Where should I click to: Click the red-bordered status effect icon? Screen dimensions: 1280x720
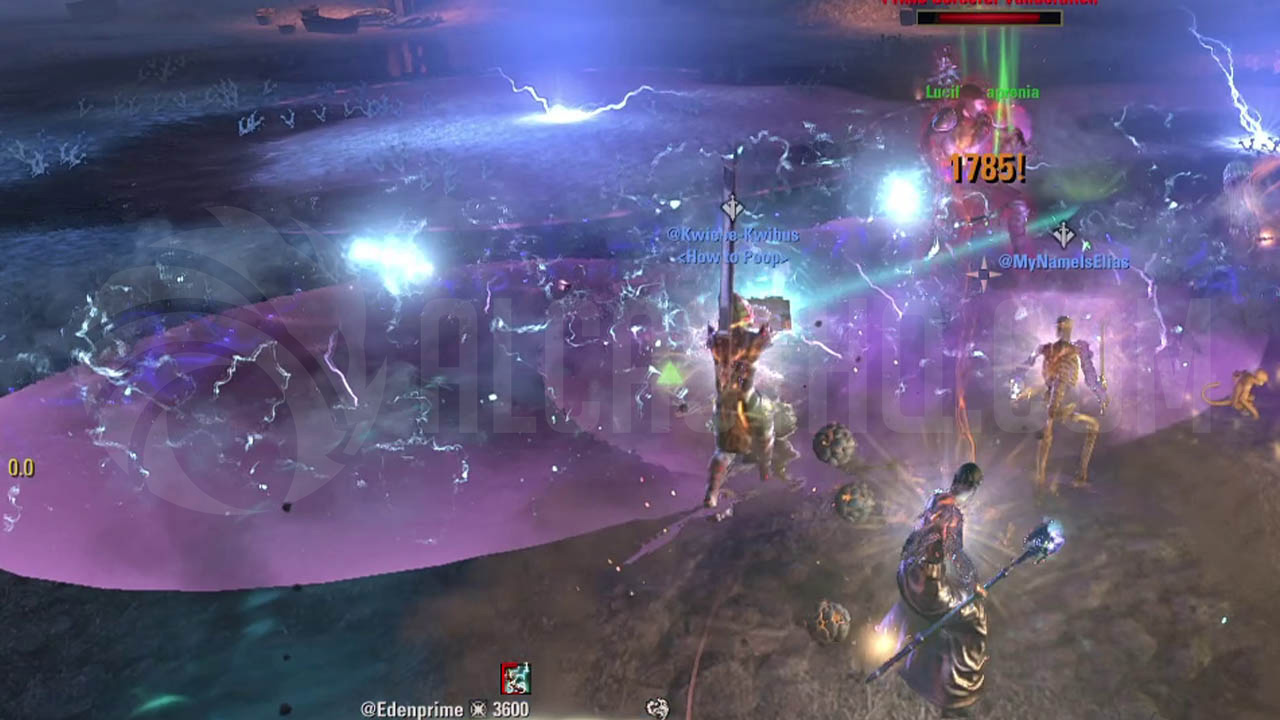click(x=516, y=678)
